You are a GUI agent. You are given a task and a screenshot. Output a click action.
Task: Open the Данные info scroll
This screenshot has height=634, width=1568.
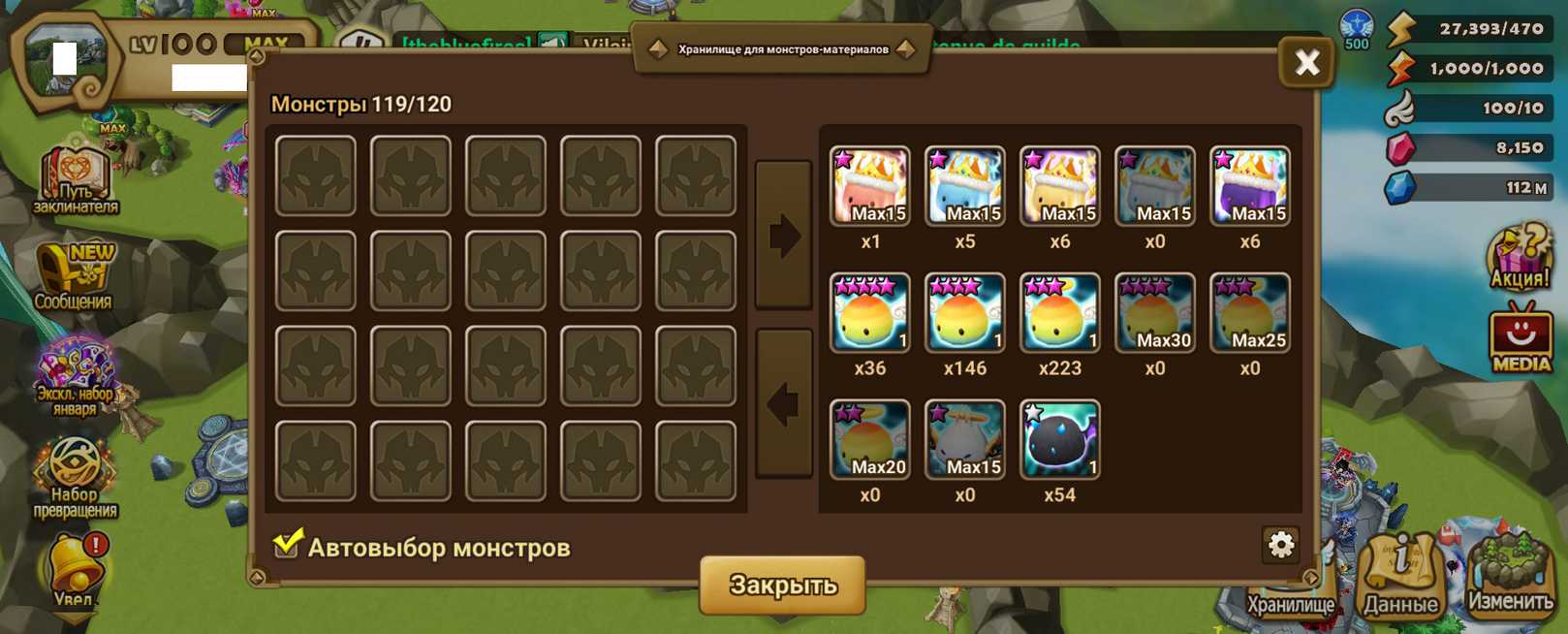(x=1400, y=579)
